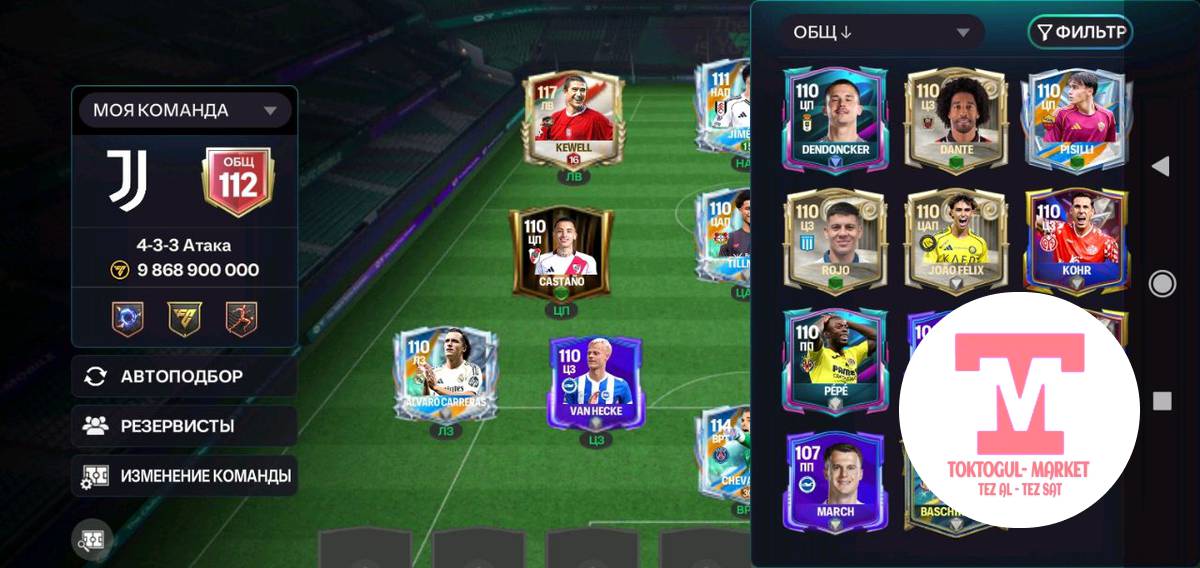Pick the Kohr card in list

(1075, 238)
